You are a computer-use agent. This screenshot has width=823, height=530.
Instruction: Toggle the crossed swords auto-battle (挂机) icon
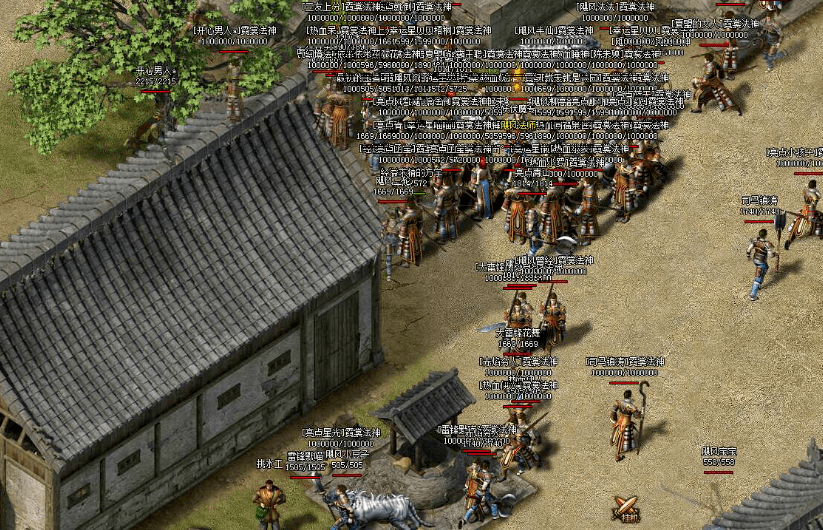[627, 508]
